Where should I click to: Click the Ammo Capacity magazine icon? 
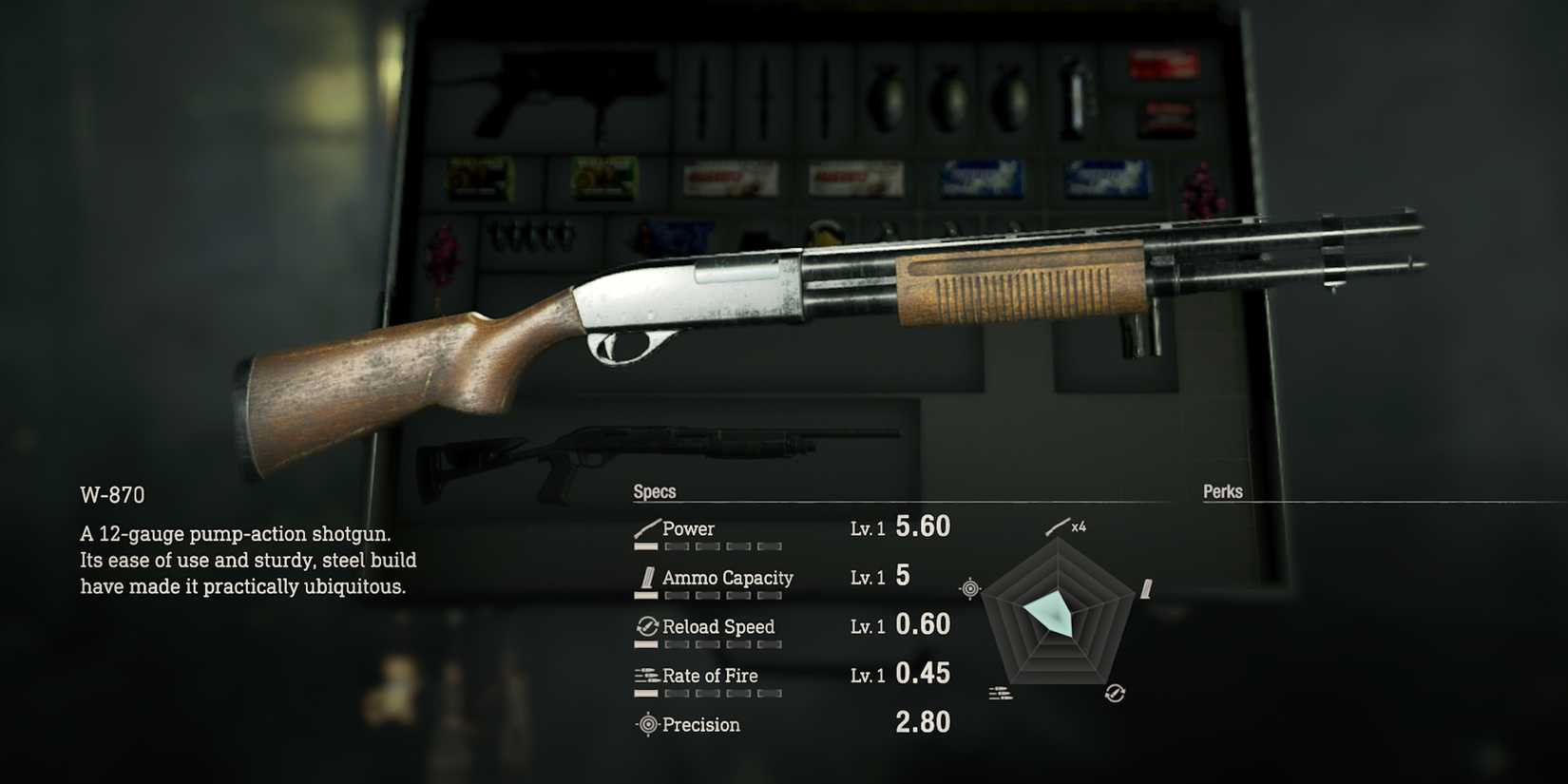(x=646, y=579)
